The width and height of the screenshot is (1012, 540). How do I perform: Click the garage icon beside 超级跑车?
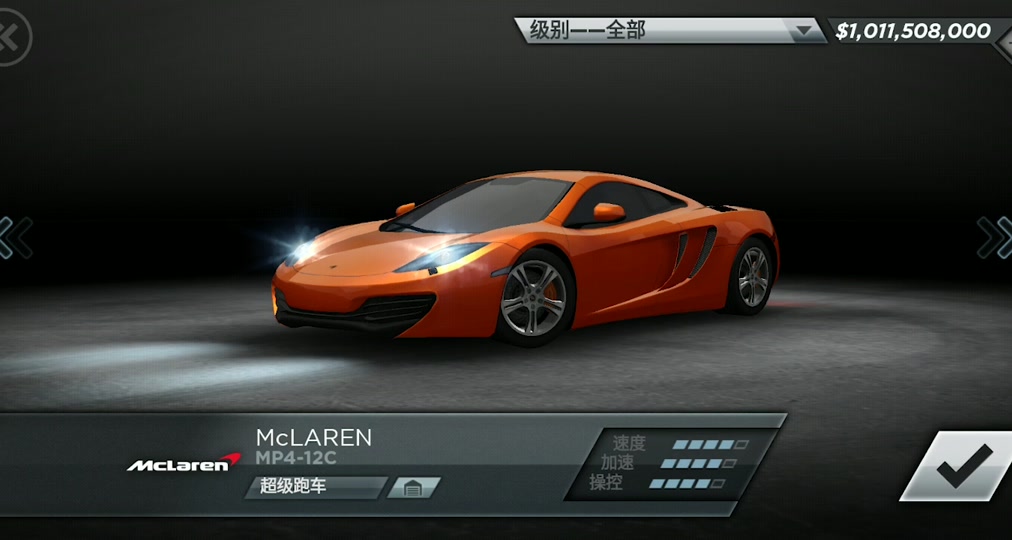pos(414,488)
